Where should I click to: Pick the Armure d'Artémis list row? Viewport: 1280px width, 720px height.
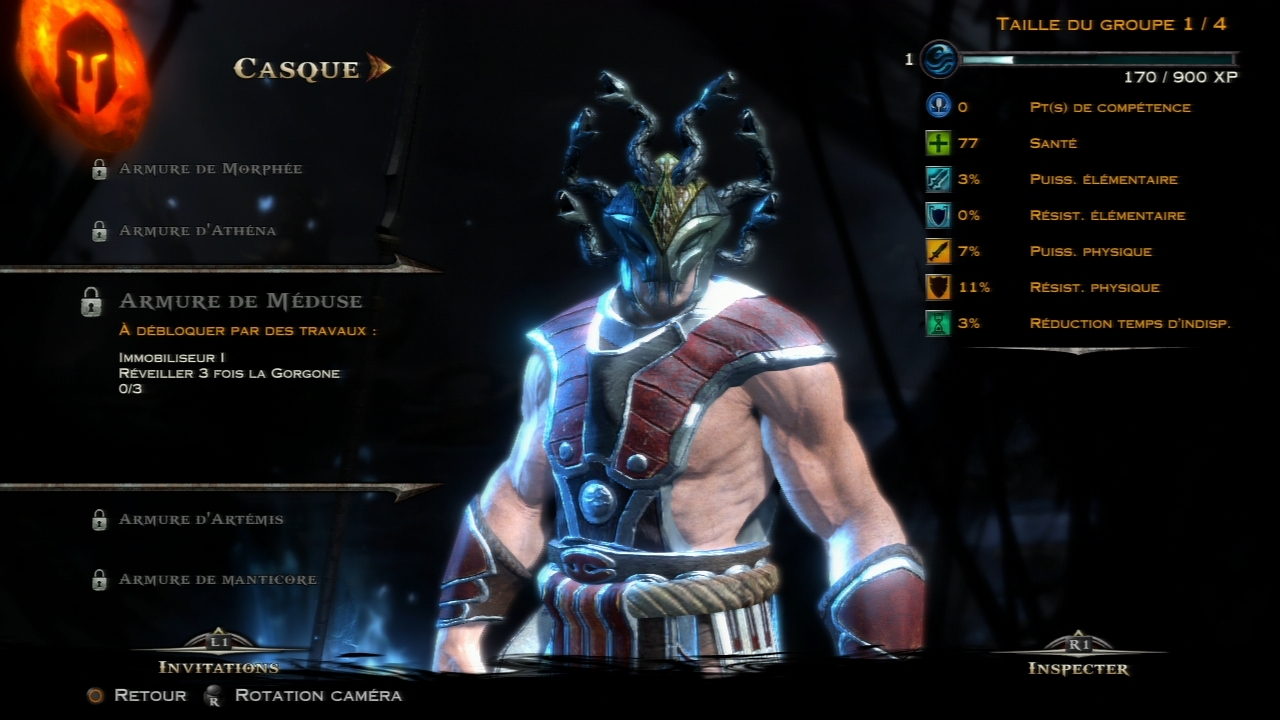(x=201, y=520)
